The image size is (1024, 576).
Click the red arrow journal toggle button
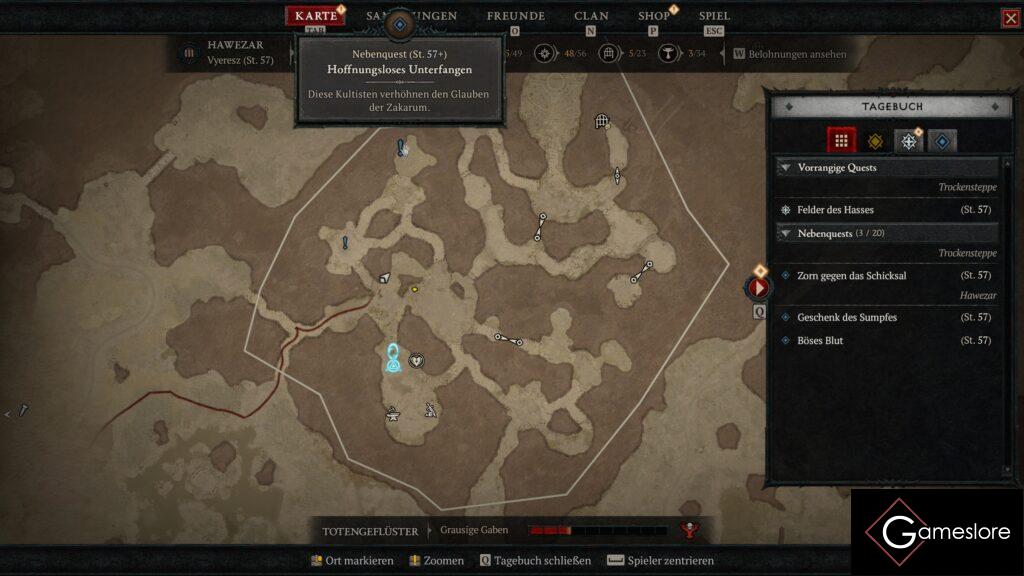click(x=759, y=288)
